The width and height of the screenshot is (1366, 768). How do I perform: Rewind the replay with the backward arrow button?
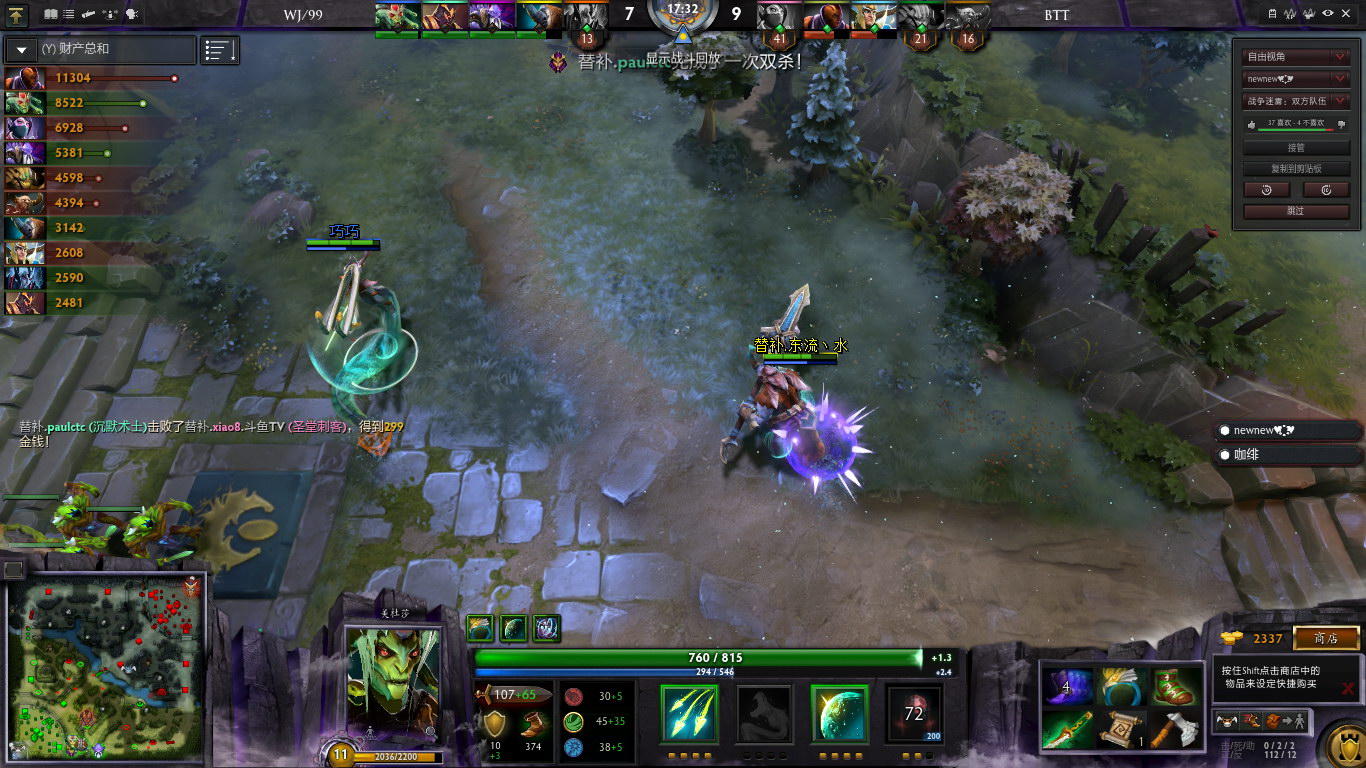1267,190
